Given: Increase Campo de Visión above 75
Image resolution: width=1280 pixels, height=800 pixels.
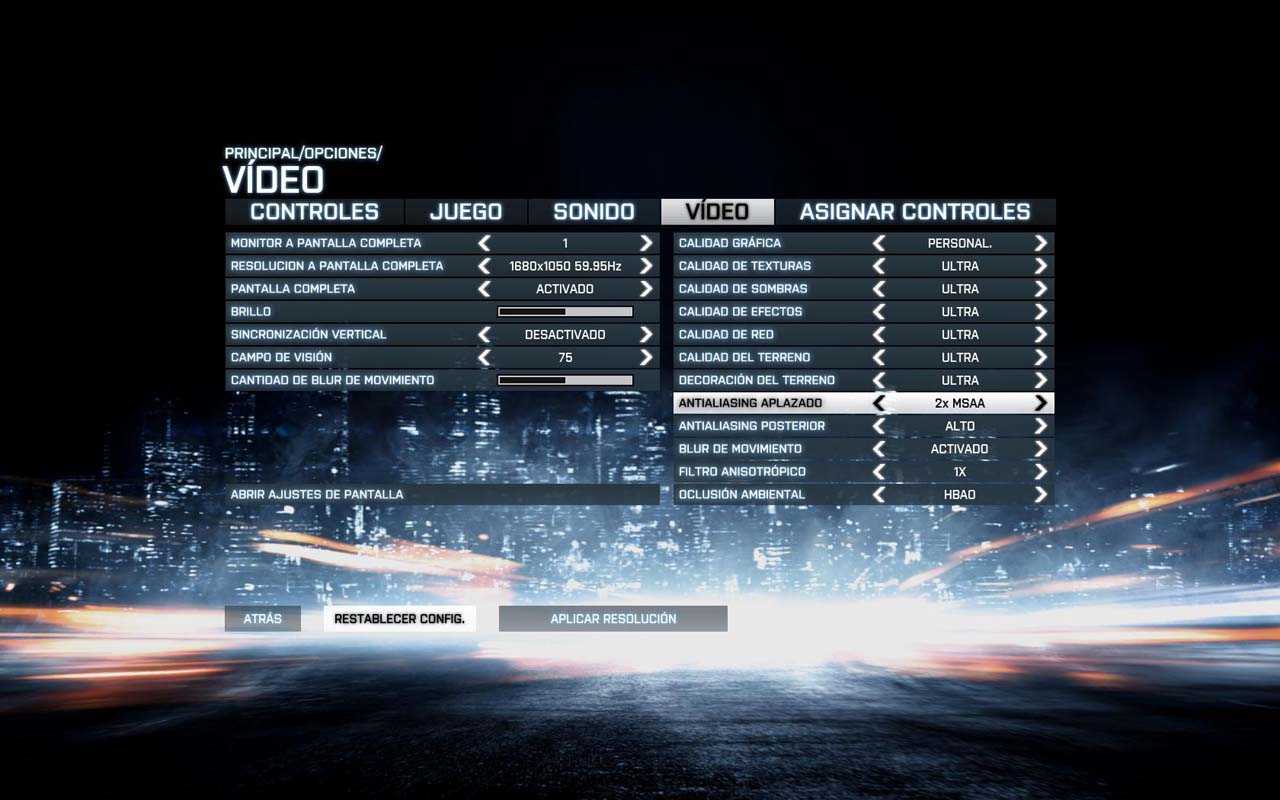Looking at the screenshot, I should (645, 357).
